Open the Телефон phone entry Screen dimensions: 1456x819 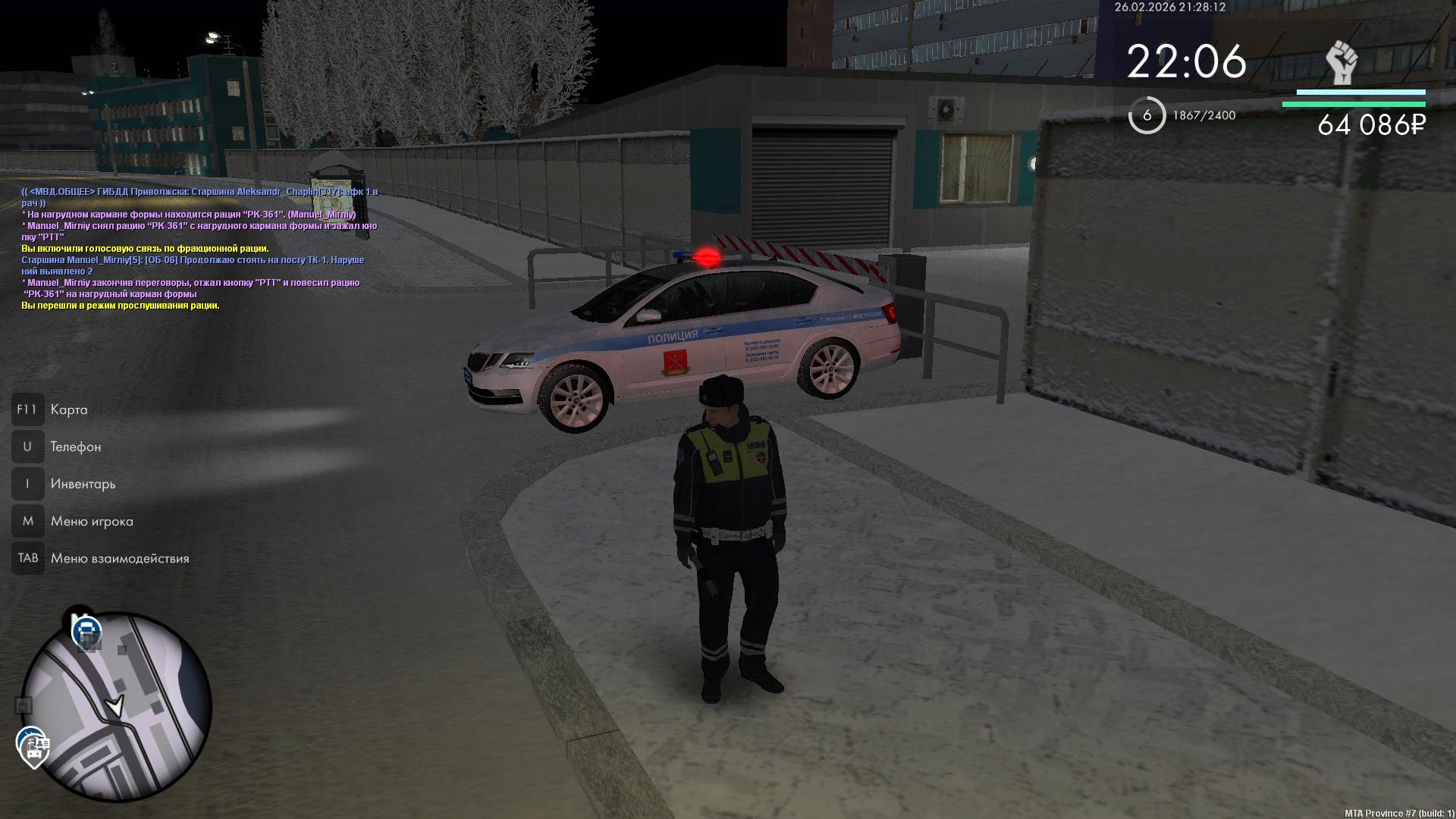75,447
